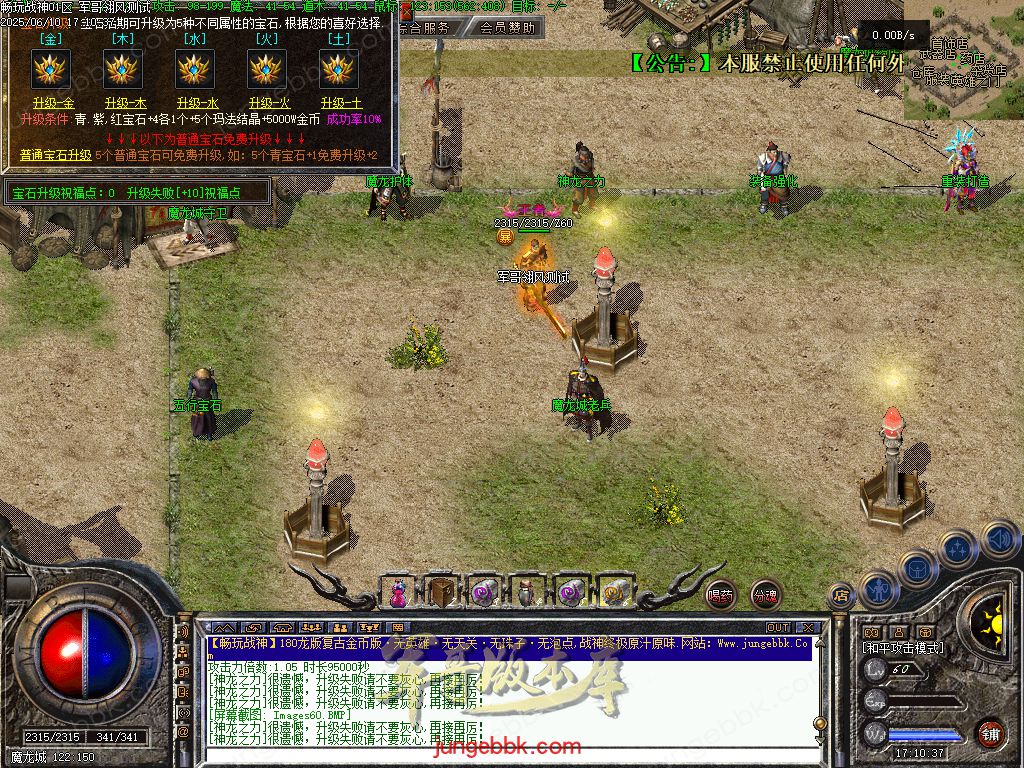Choose the 升级-土 earth gem upgrade
Image resolution: width=1024 pixels, height=768 pixels.
pyautogui.click(x=340, y=103)
